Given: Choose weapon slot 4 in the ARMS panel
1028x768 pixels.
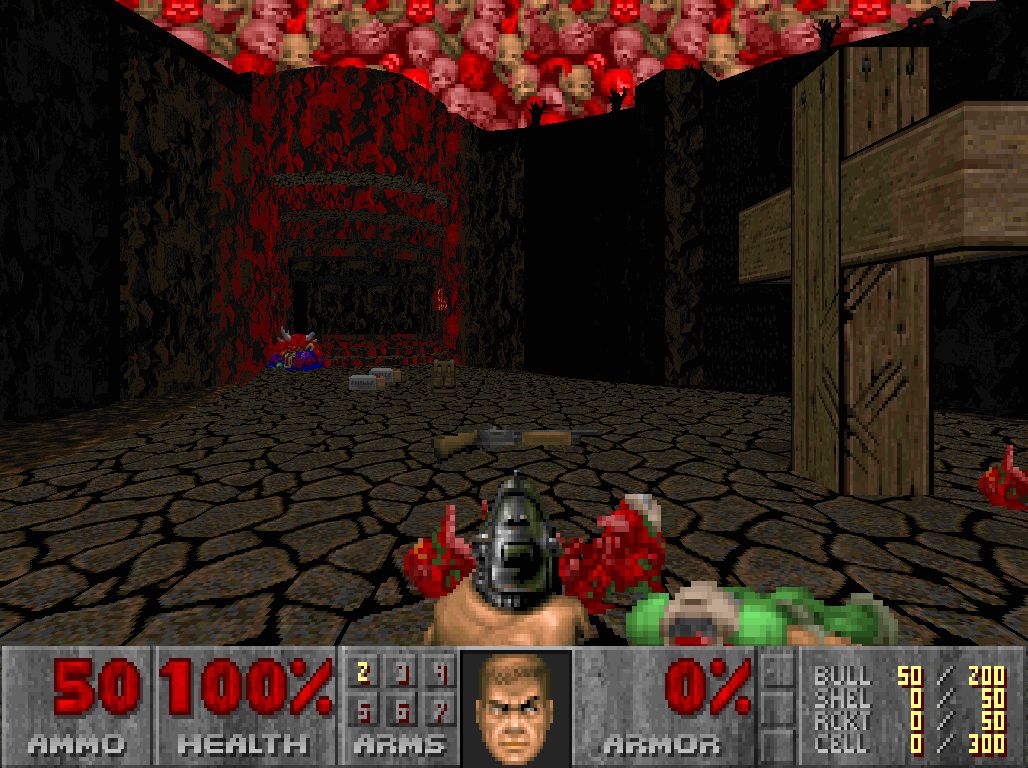Looking at the screenshot, I should [441, 674].
